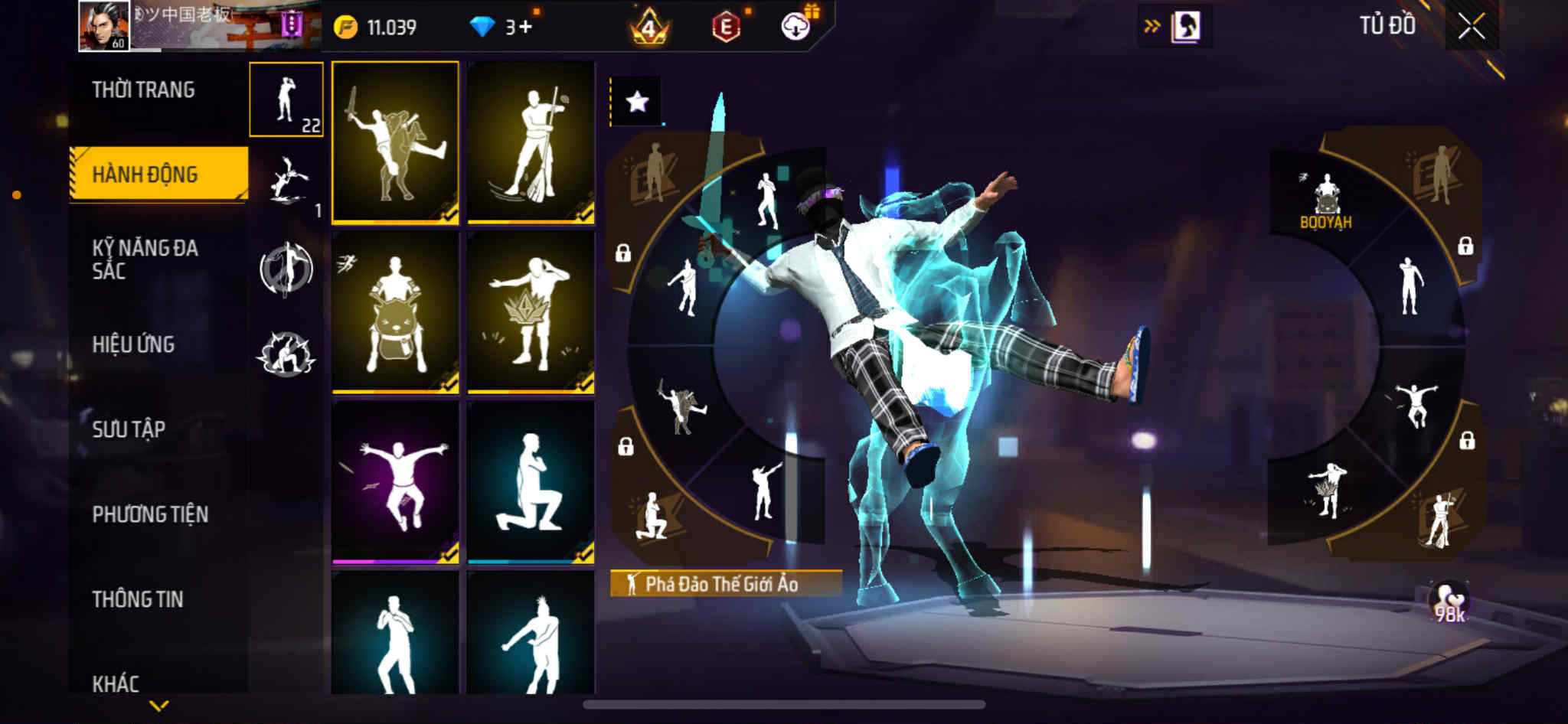Switch to Kỹ Năng Đa Sắc category
The height and width of the screenshot is (724, 1568).
click(145, 259)
